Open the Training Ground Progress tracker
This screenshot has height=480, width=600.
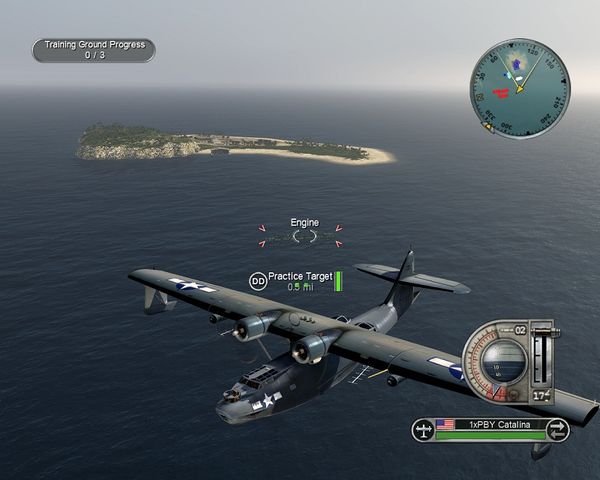click(93, 50)
